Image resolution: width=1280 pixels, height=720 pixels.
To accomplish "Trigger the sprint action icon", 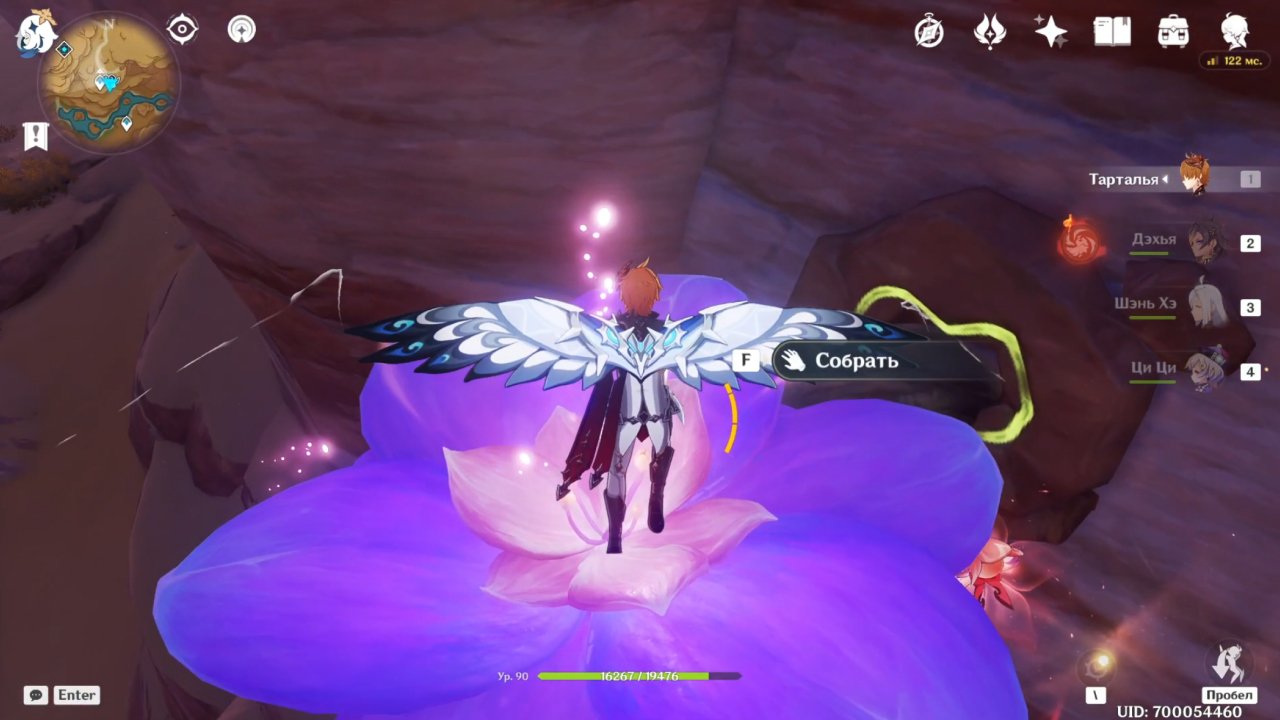I will pyautogui.click(x=1228, y=663).
